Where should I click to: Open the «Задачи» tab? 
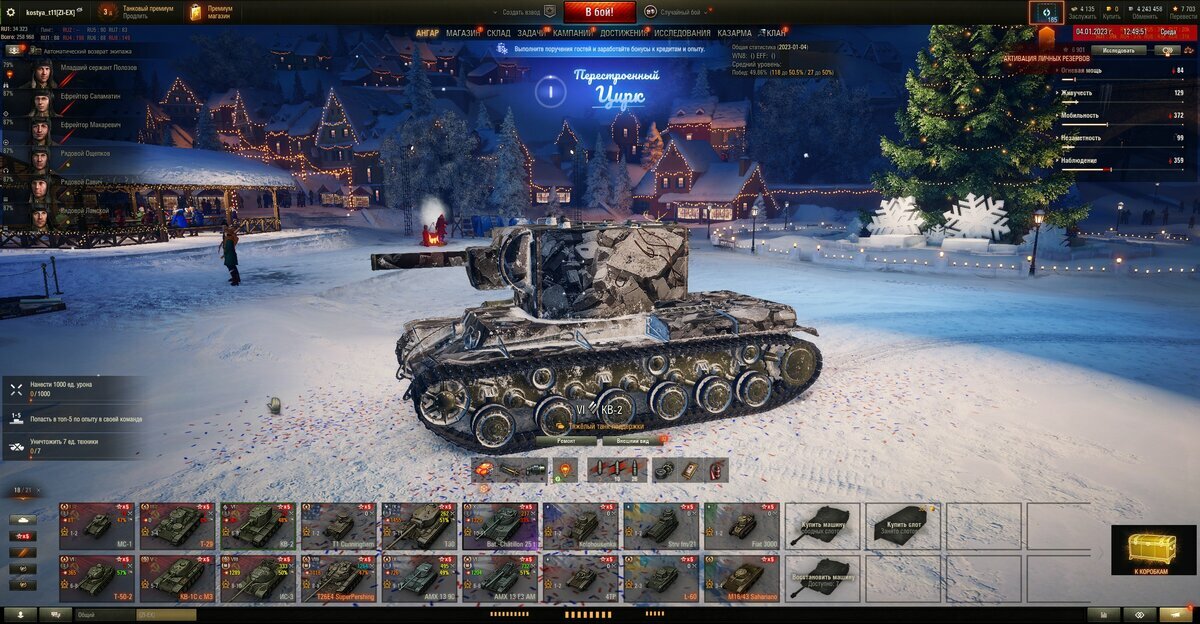click(x=532, y=33)
